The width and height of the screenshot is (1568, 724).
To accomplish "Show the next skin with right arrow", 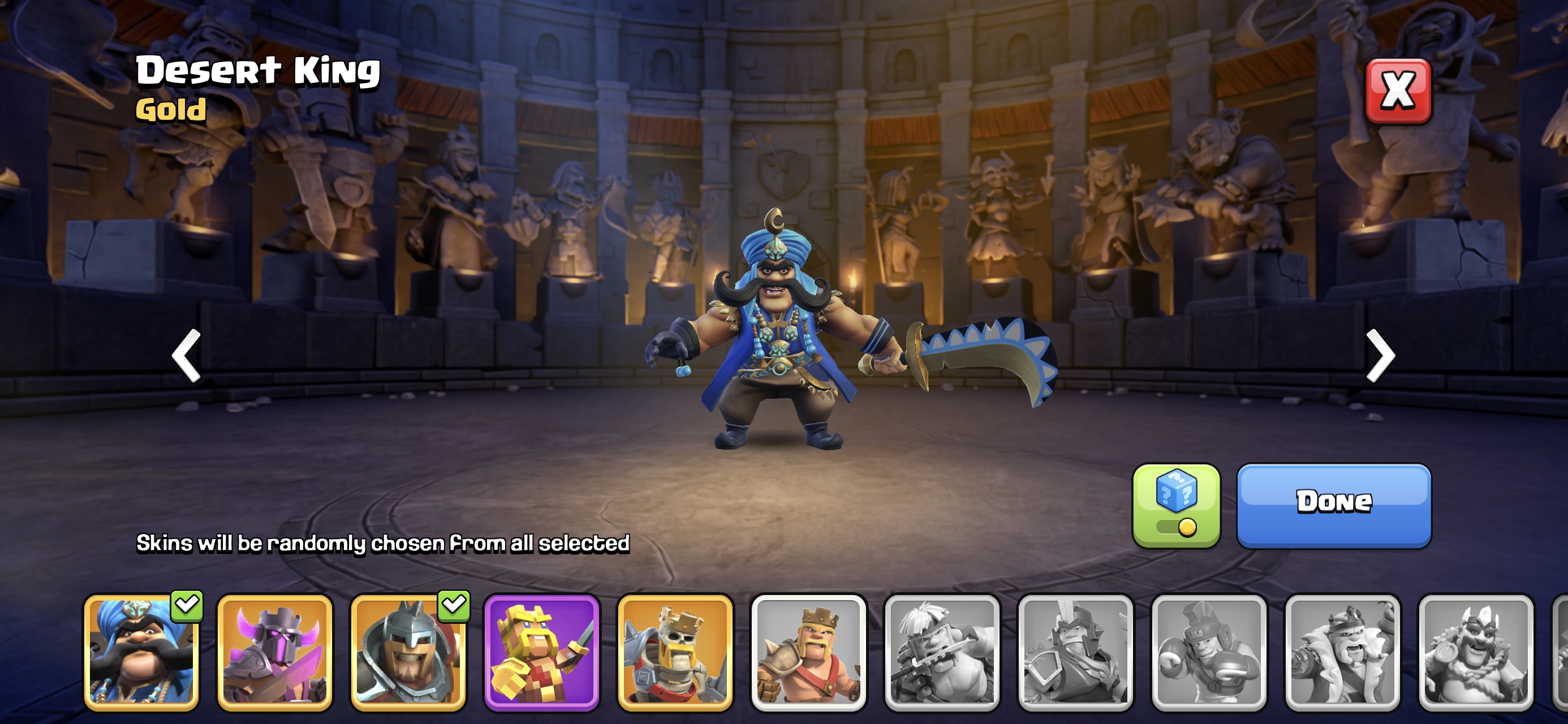I will [x=1380, y=356].
